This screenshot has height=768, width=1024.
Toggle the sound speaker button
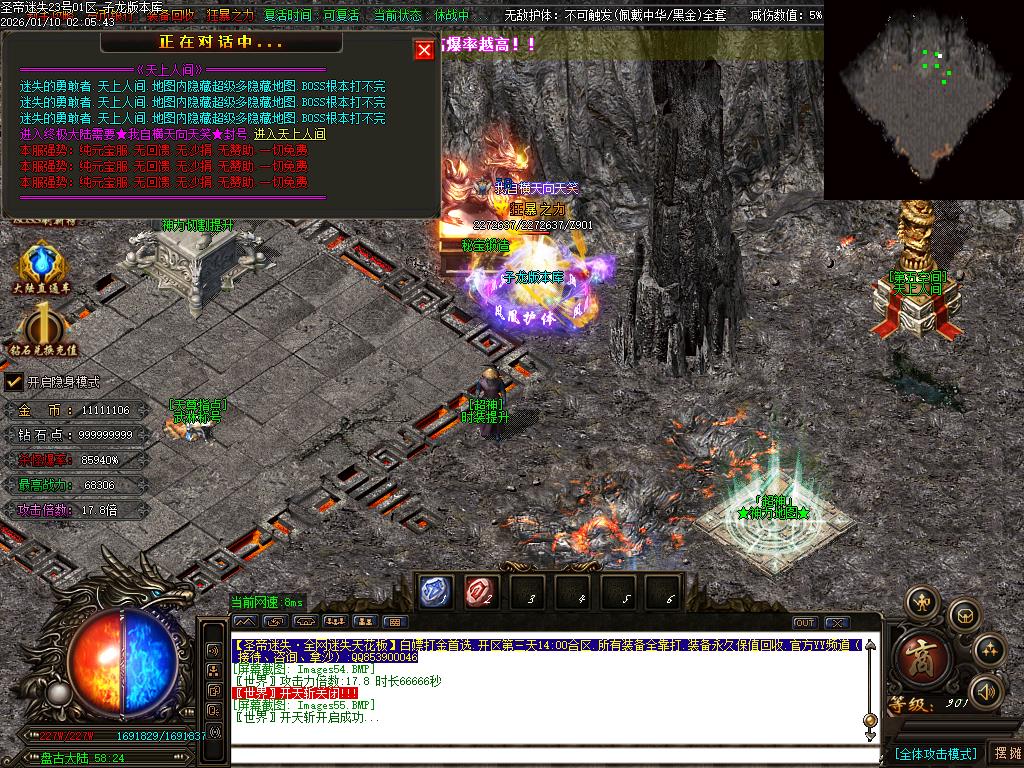tap(986, 690)
